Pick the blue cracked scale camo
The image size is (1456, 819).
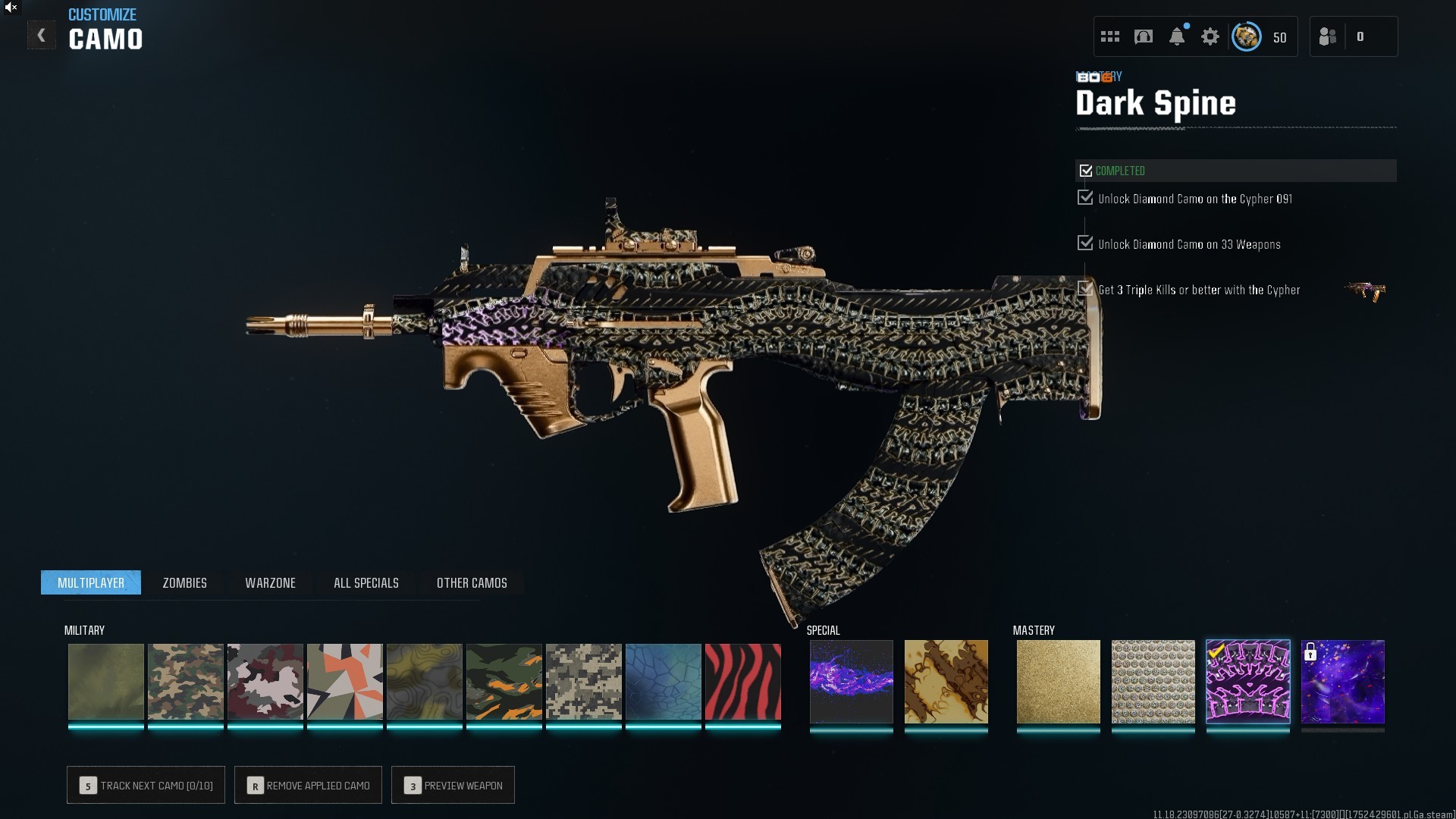point(663,682)
